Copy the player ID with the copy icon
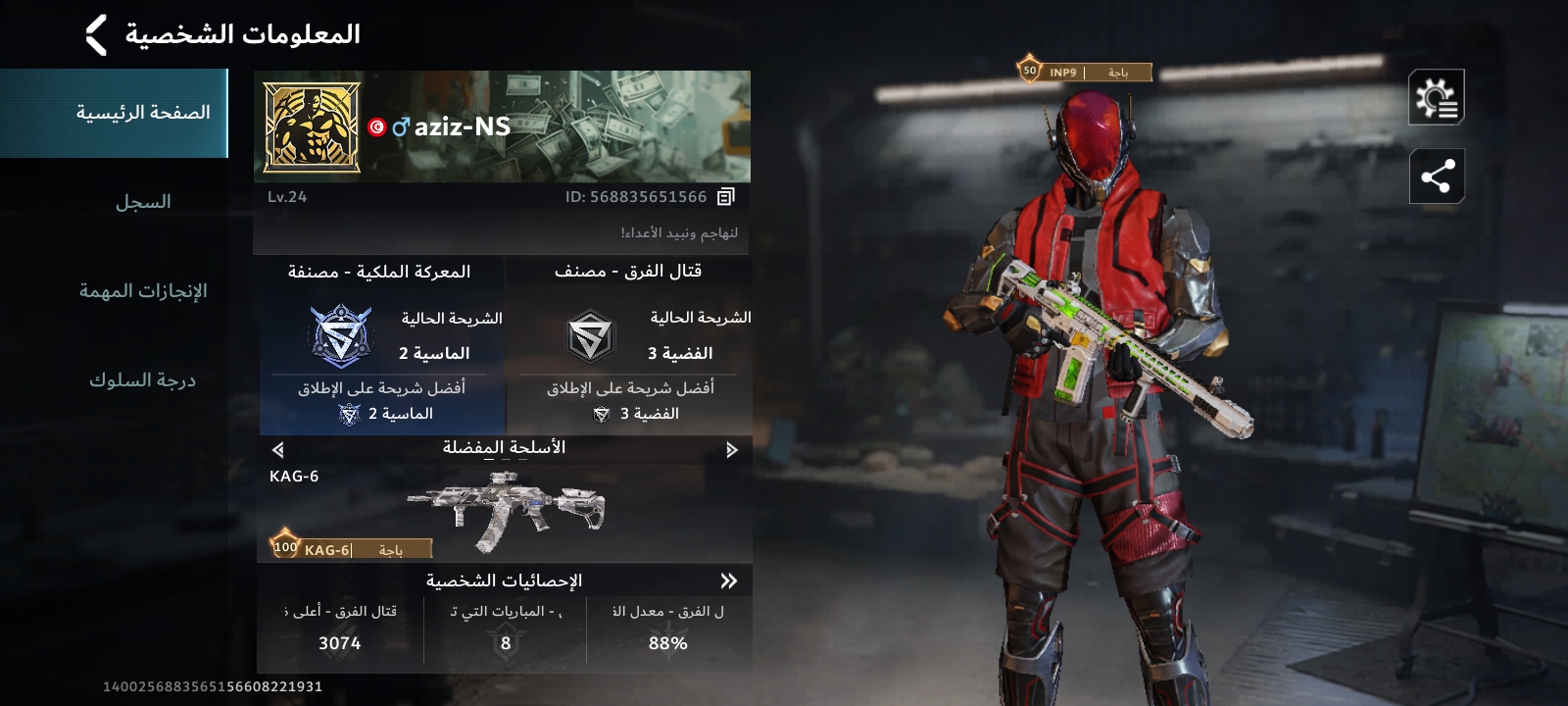 tap(725, 197)
